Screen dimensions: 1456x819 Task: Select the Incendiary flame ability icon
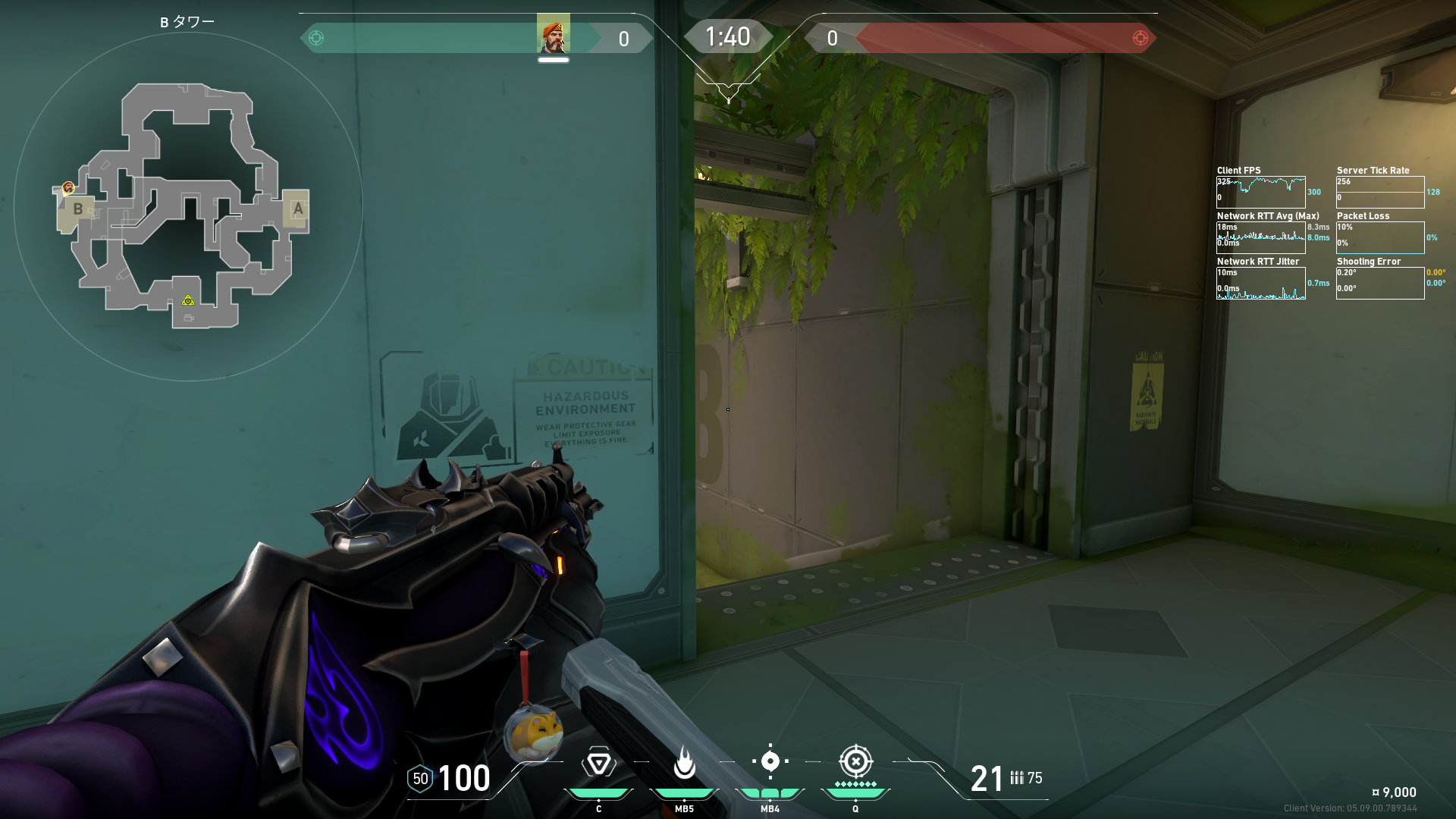(x=684, y=763)
